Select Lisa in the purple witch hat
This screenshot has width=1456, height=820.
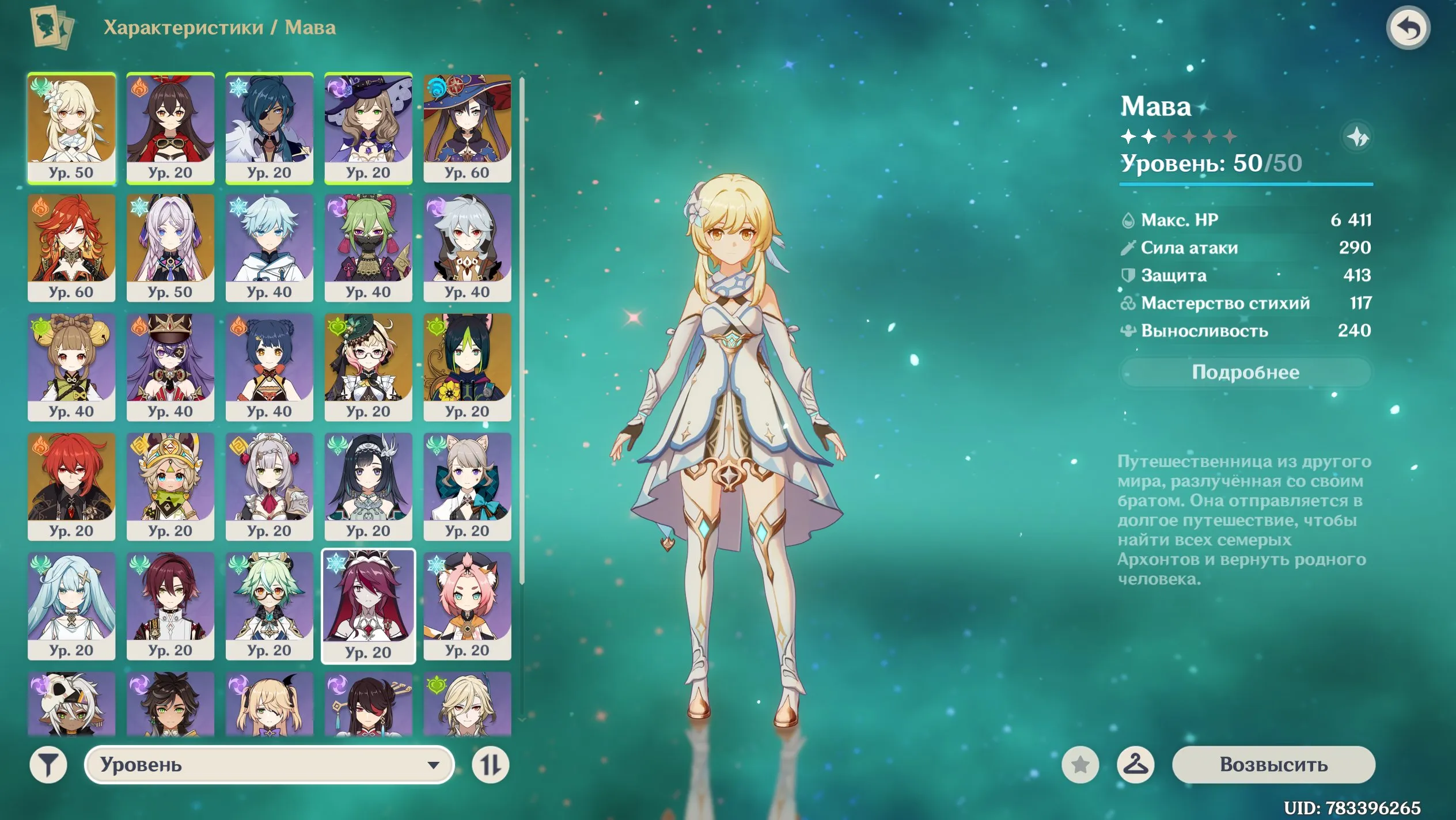point(369,128)
